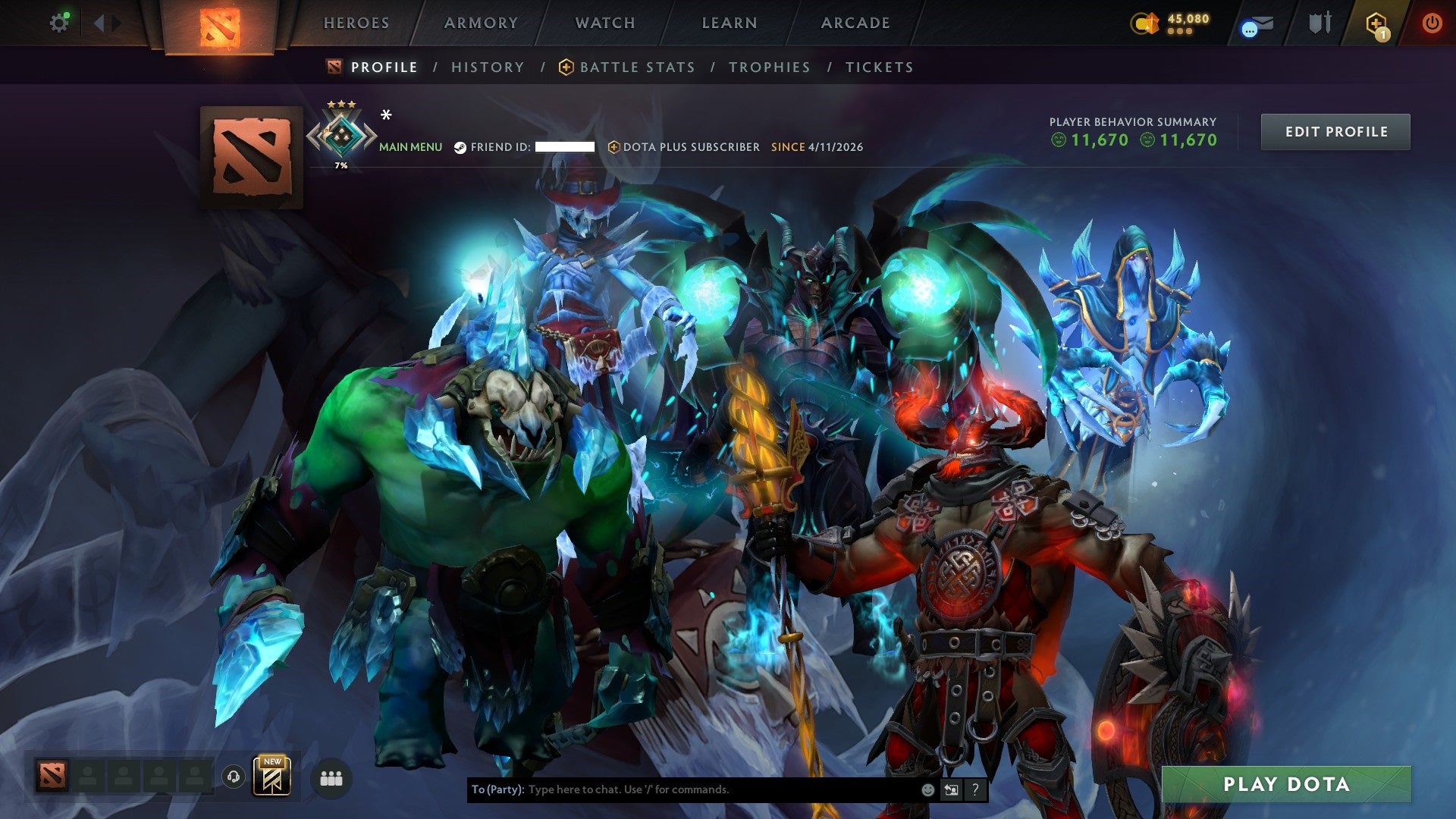Select the shield and sword loadout icon
This screenshot has width=1456, height=819.
tap(1320, 22)
